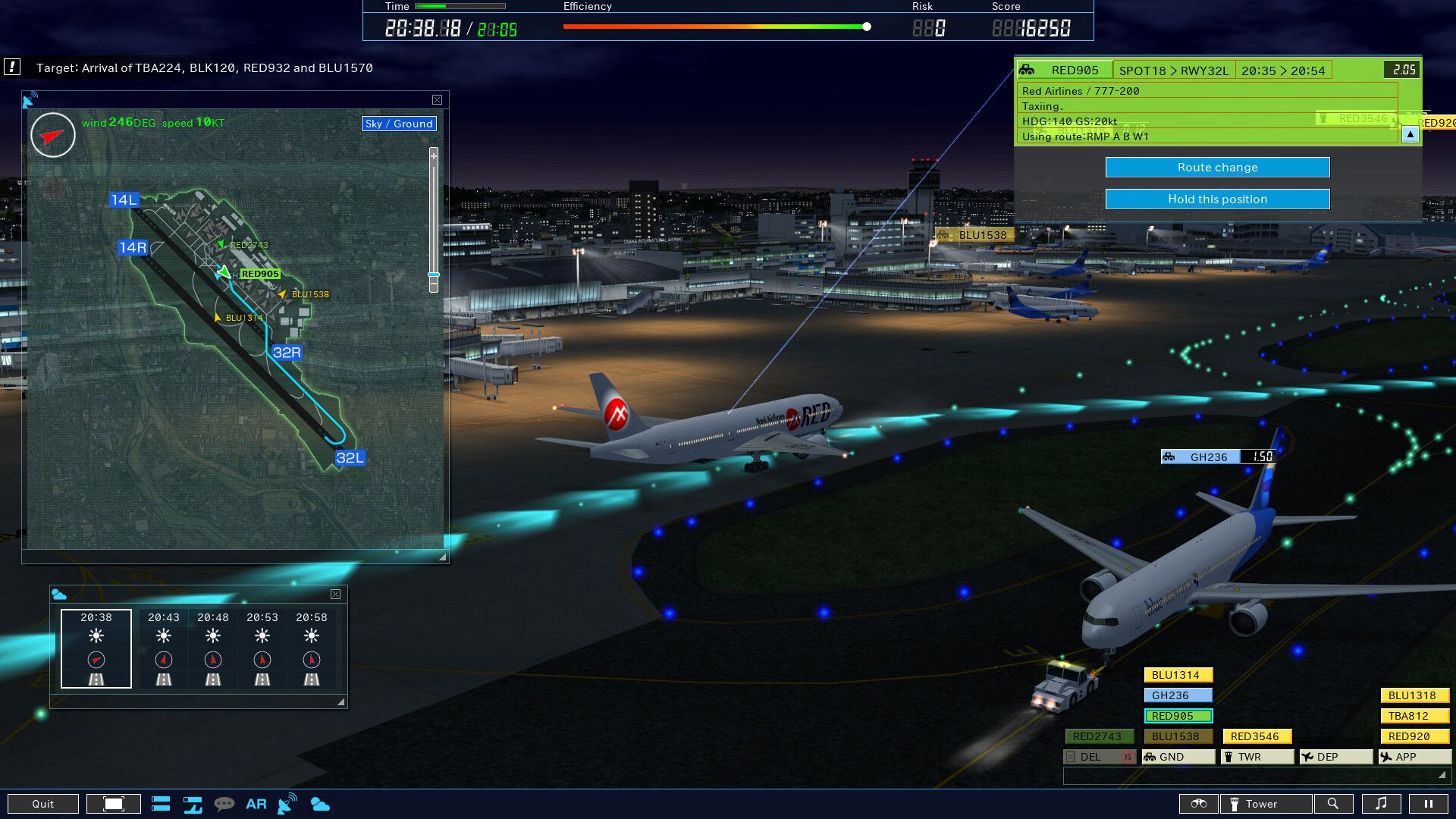Click the radar antenna icon on bottom toolbar
The height and width of the screenshot is (819, 1456).
pyautogui.click(x=286, y=804)
